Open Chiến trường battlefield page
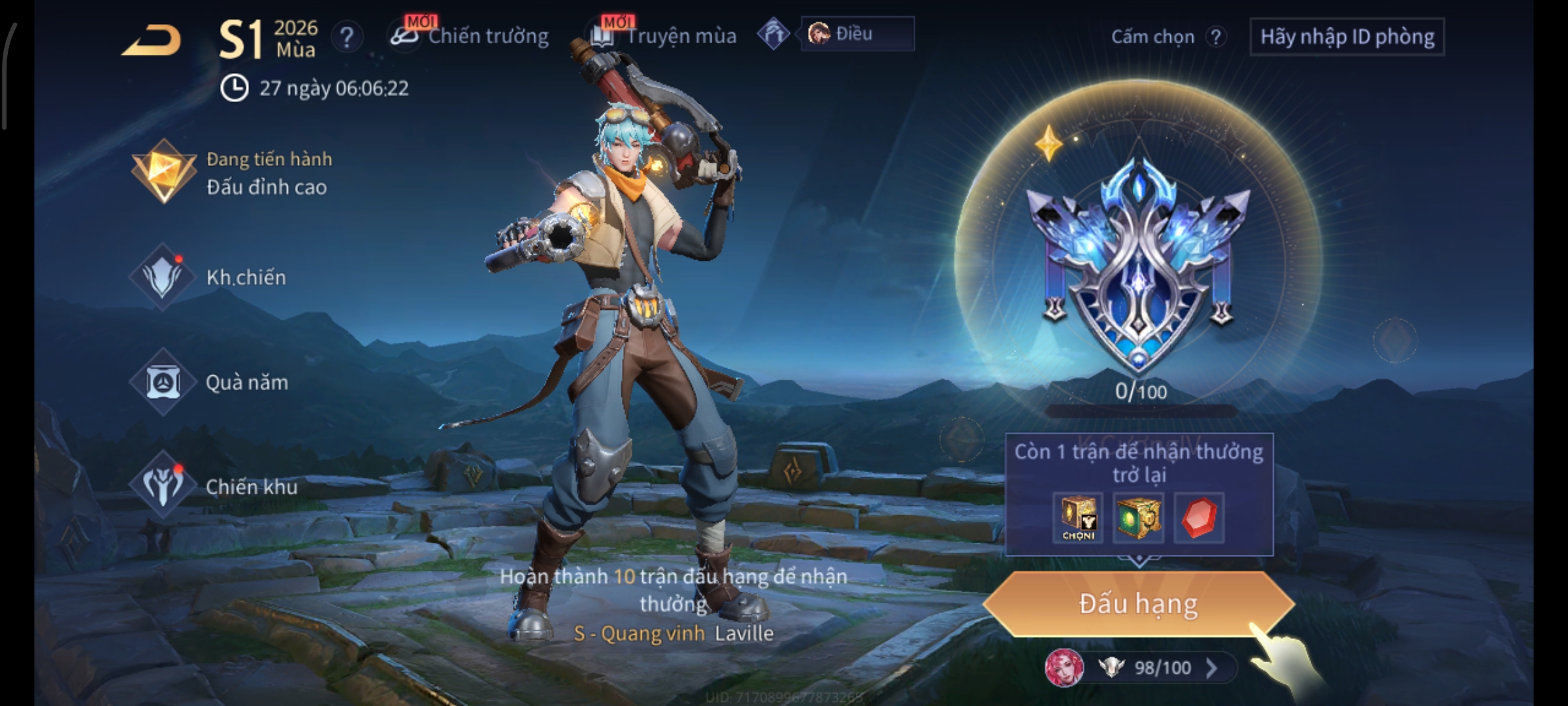The width and height of the screenshot is (1568, 706). [x=470, y=36]
